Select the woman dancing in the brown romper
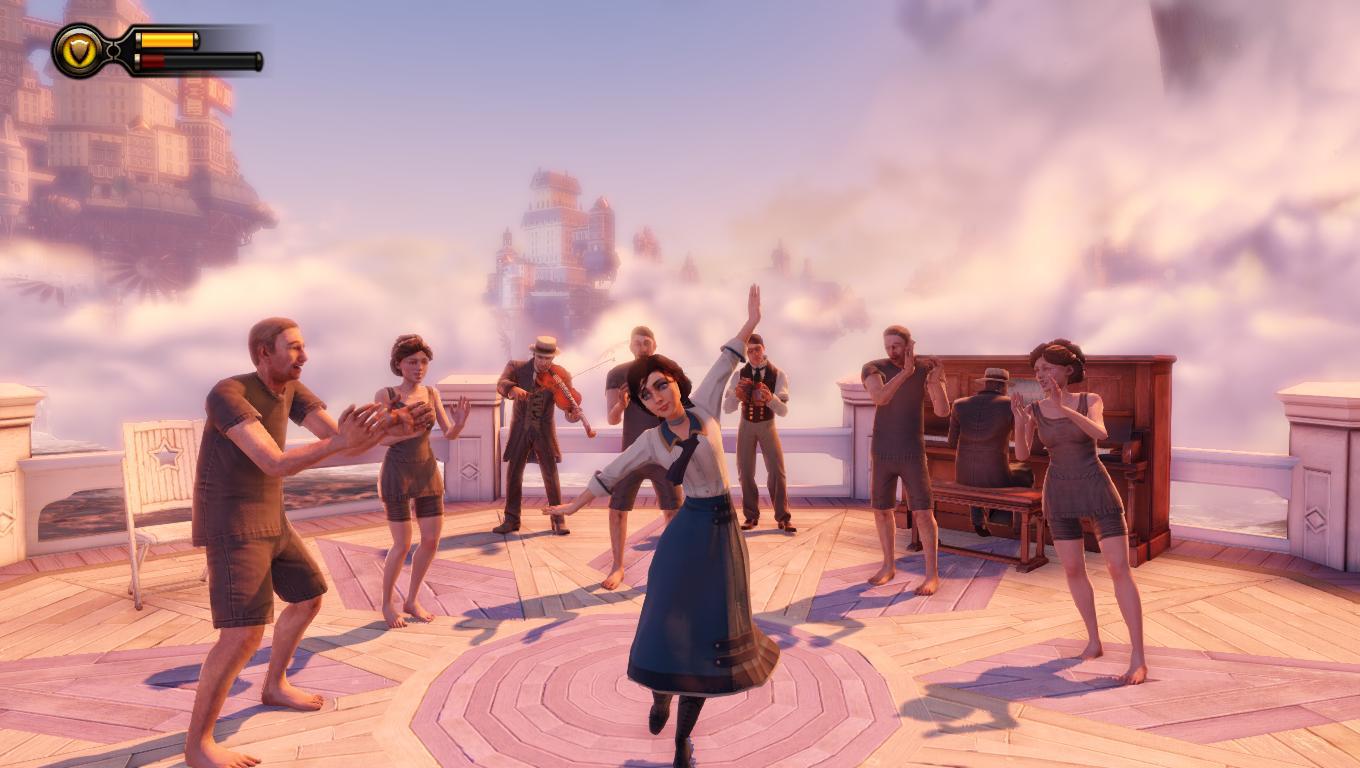 coord(415,460)
